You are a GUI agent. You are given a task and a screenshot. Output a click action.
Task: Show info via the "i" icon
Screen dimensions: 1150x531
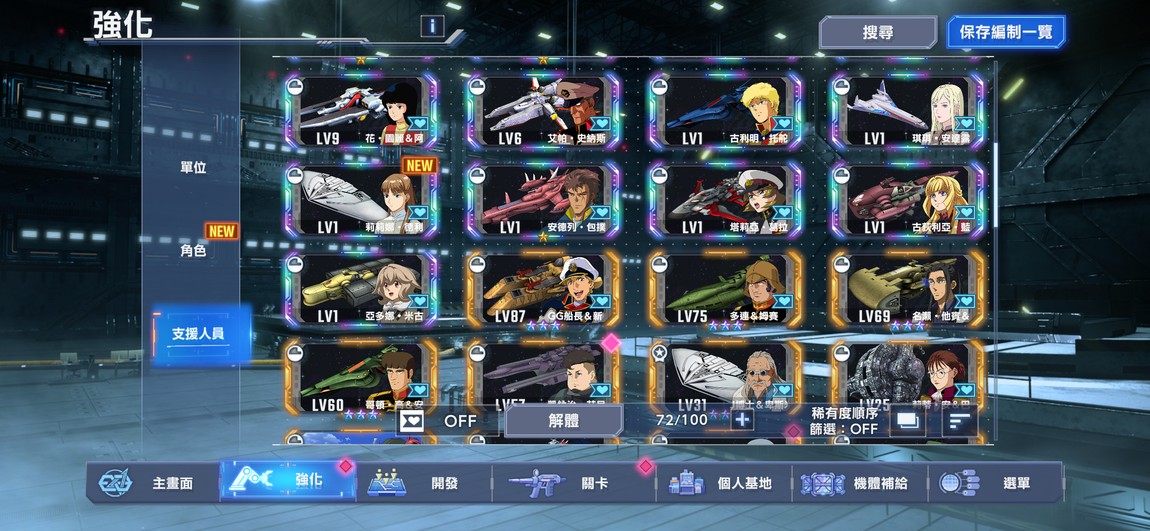pyautogui.click(x=432, y=26)
